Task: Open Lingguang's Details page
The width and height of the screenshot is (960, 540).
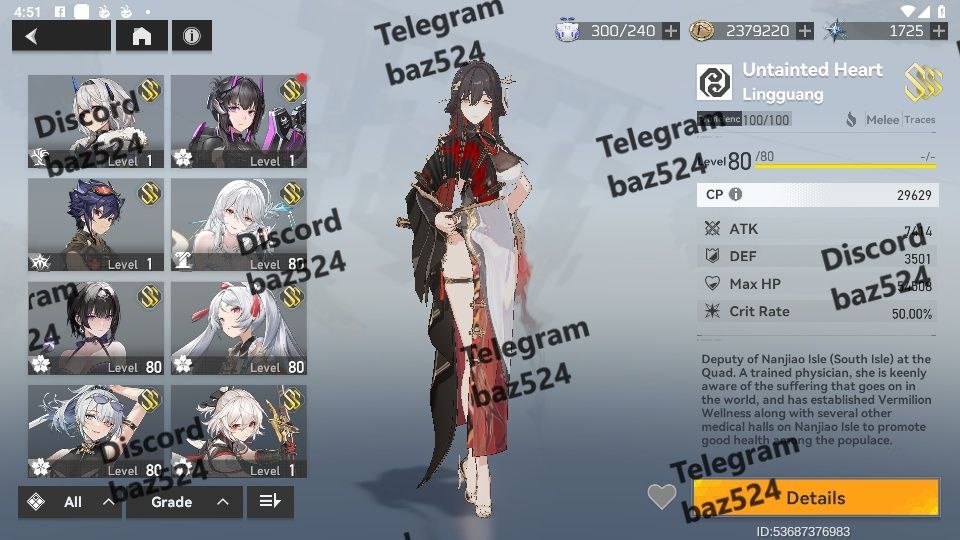Action: [x=816, y=498]
